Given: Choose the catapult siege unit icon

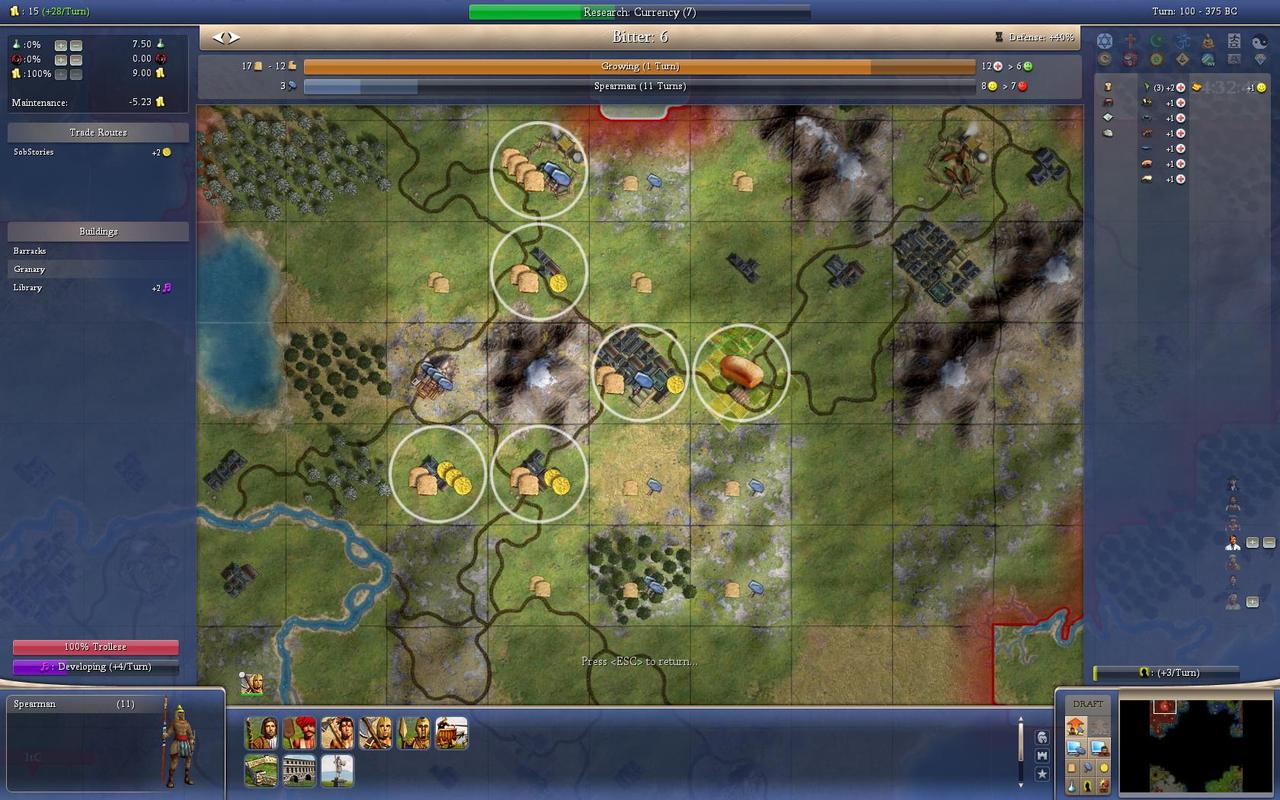Looking at the screenshot, I should coord(452,733).
